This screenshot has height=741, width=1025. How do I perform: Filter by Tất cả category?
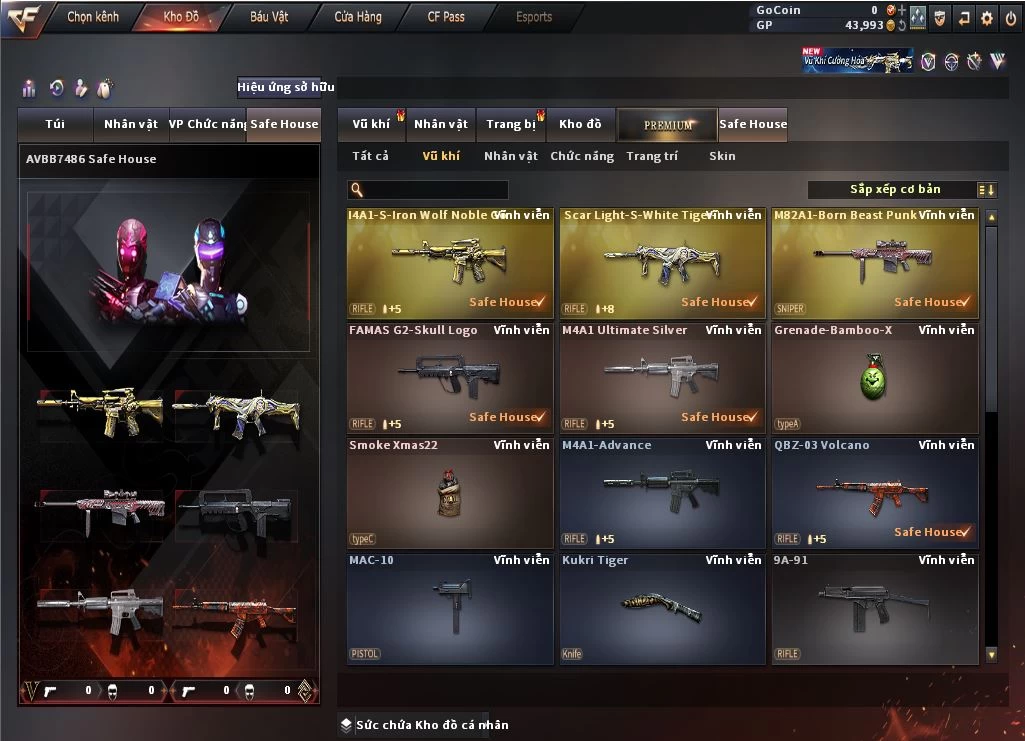click(370, 156)
